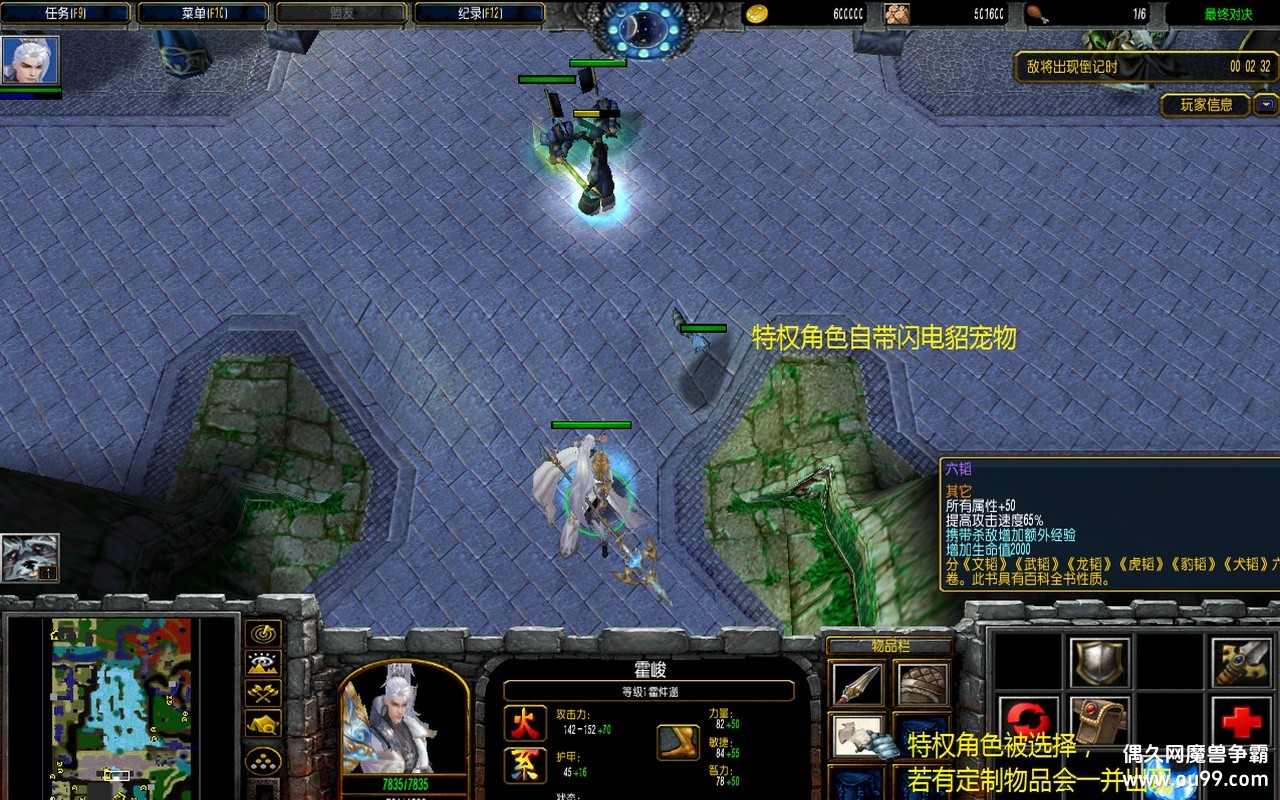
Task: Click on the minimap
Action: click(x=121, y=700)
